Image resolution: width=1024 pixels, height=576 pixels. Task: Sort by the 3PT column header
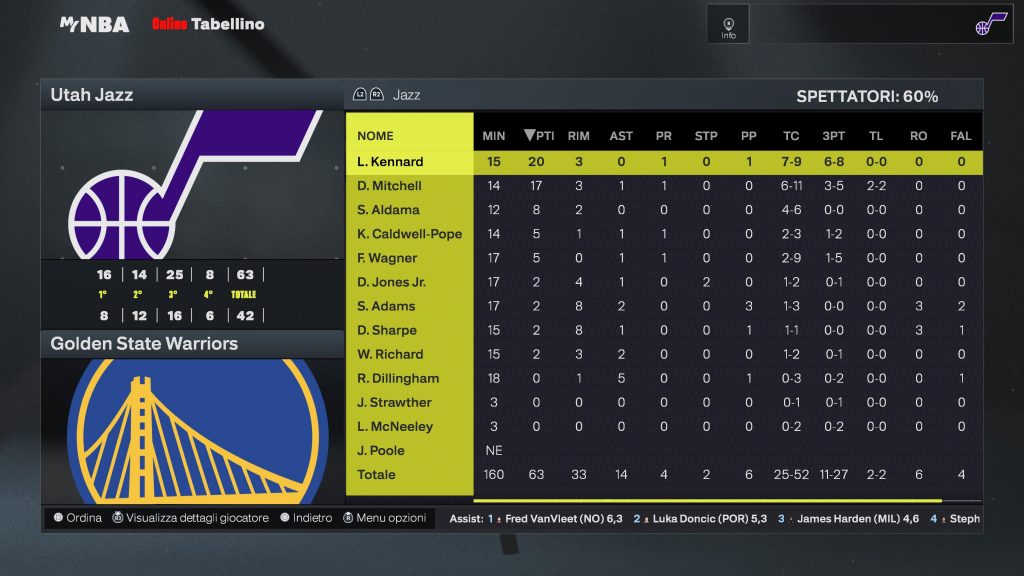click(834, 136)
